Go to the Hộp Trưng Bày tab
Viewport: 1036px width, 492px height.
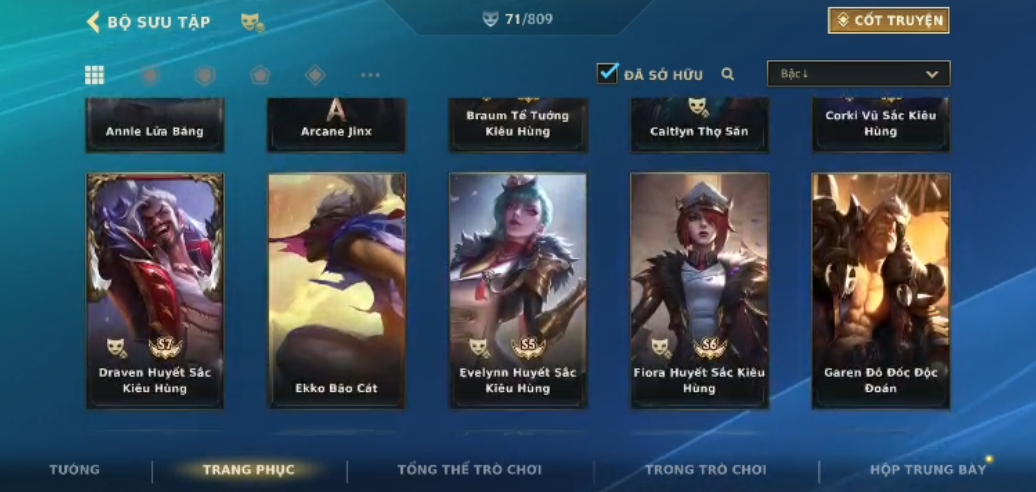pyautogui.click(x=927, y=470)
